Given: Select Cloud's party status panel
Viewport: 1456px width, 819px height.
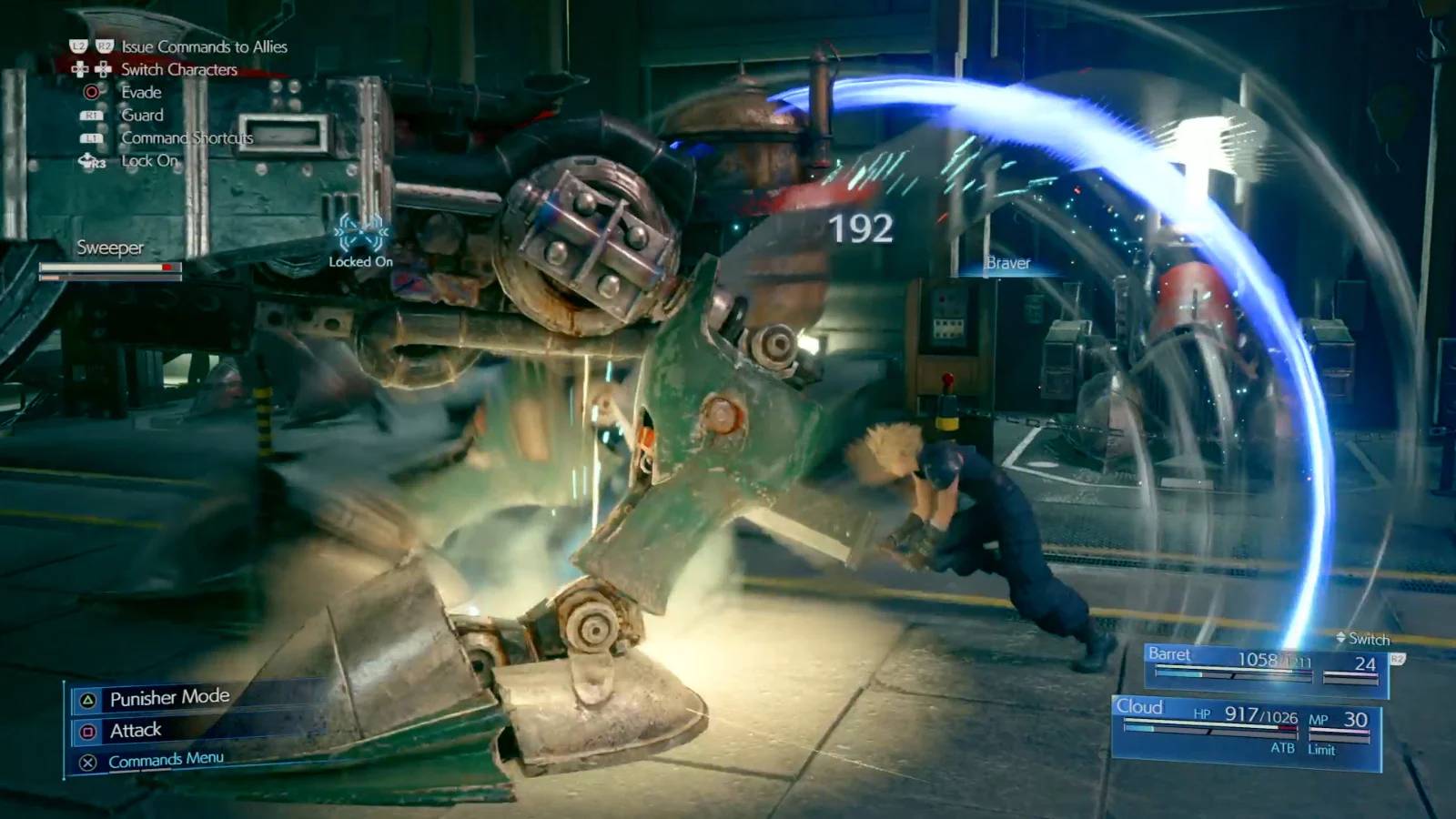Looking at the screenshot, I should (1245, 730).
